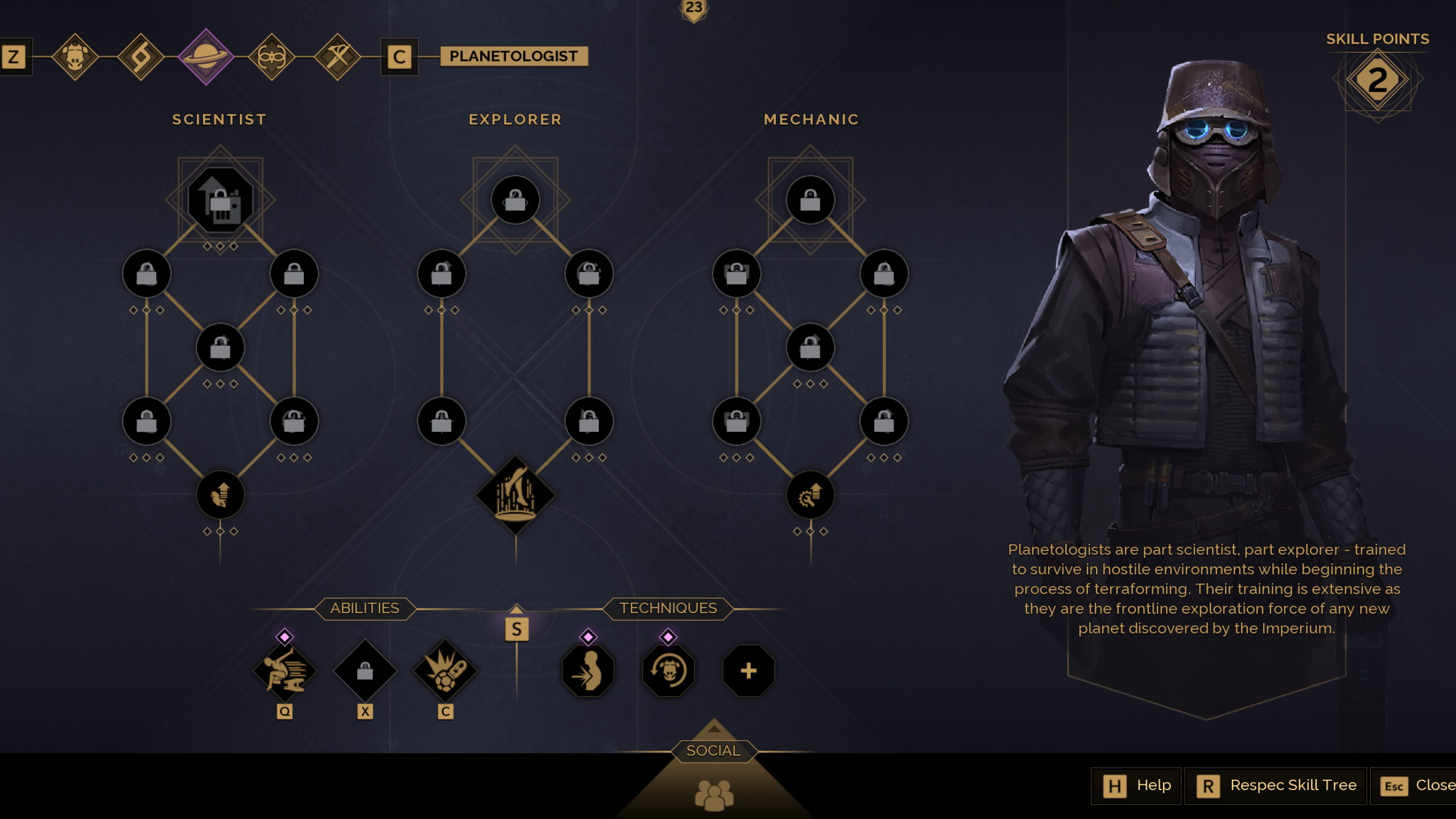Click the capstone ability at the Scientist tree bottom
Viewport: 1456px width, 819px height.
coord(220,495)
